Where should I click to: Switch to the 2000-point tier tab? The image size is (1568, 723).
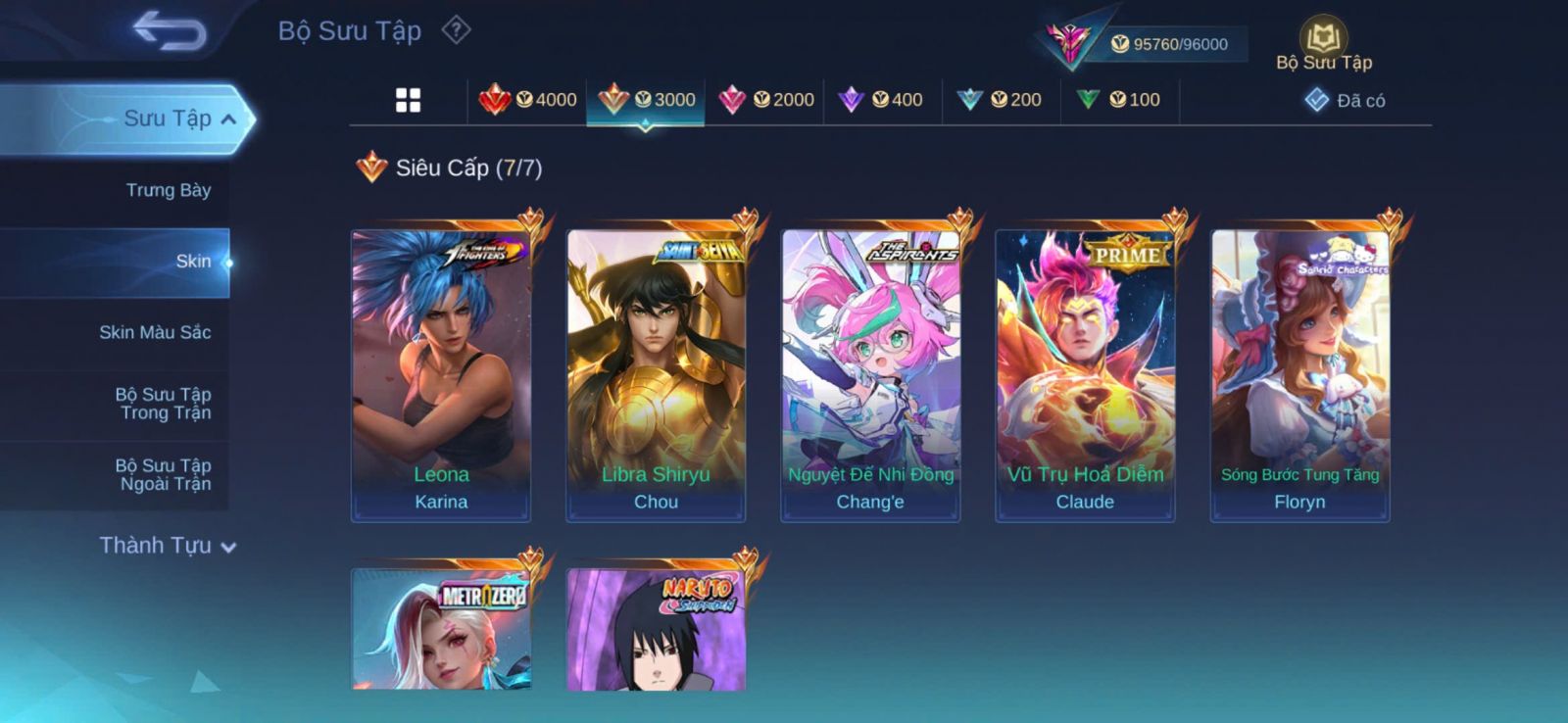pyautogui.click(x=766, y=100)
